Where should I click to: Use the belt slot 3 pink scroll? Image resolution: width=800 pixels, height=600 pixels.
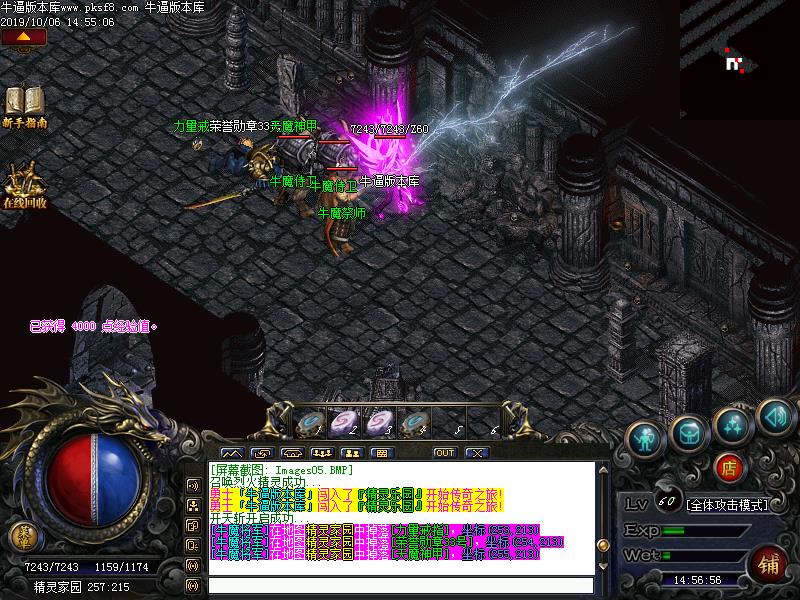tap(377, 423)
